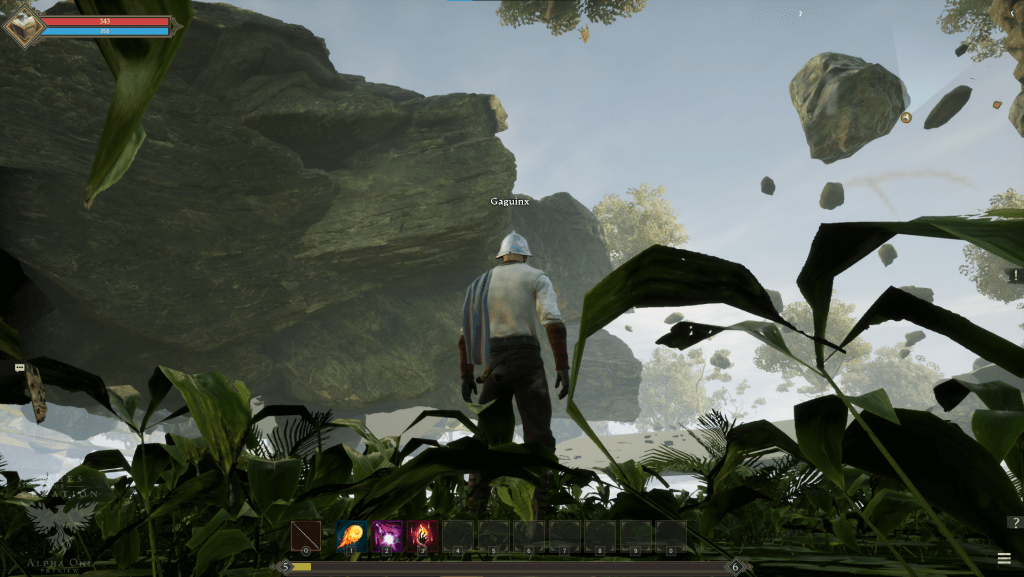Activate the fireball ability
The width and height of the screenshot is (1024, 577).
point(351,535)
